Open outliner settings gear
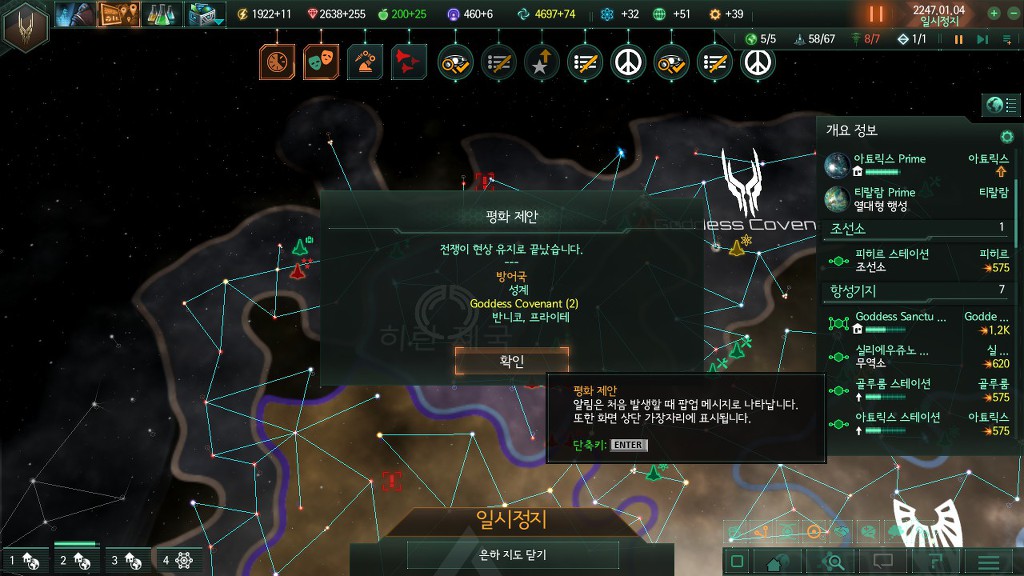Image resolution: width=1024 pixels, height=576 pixels. coord(1007,136)
